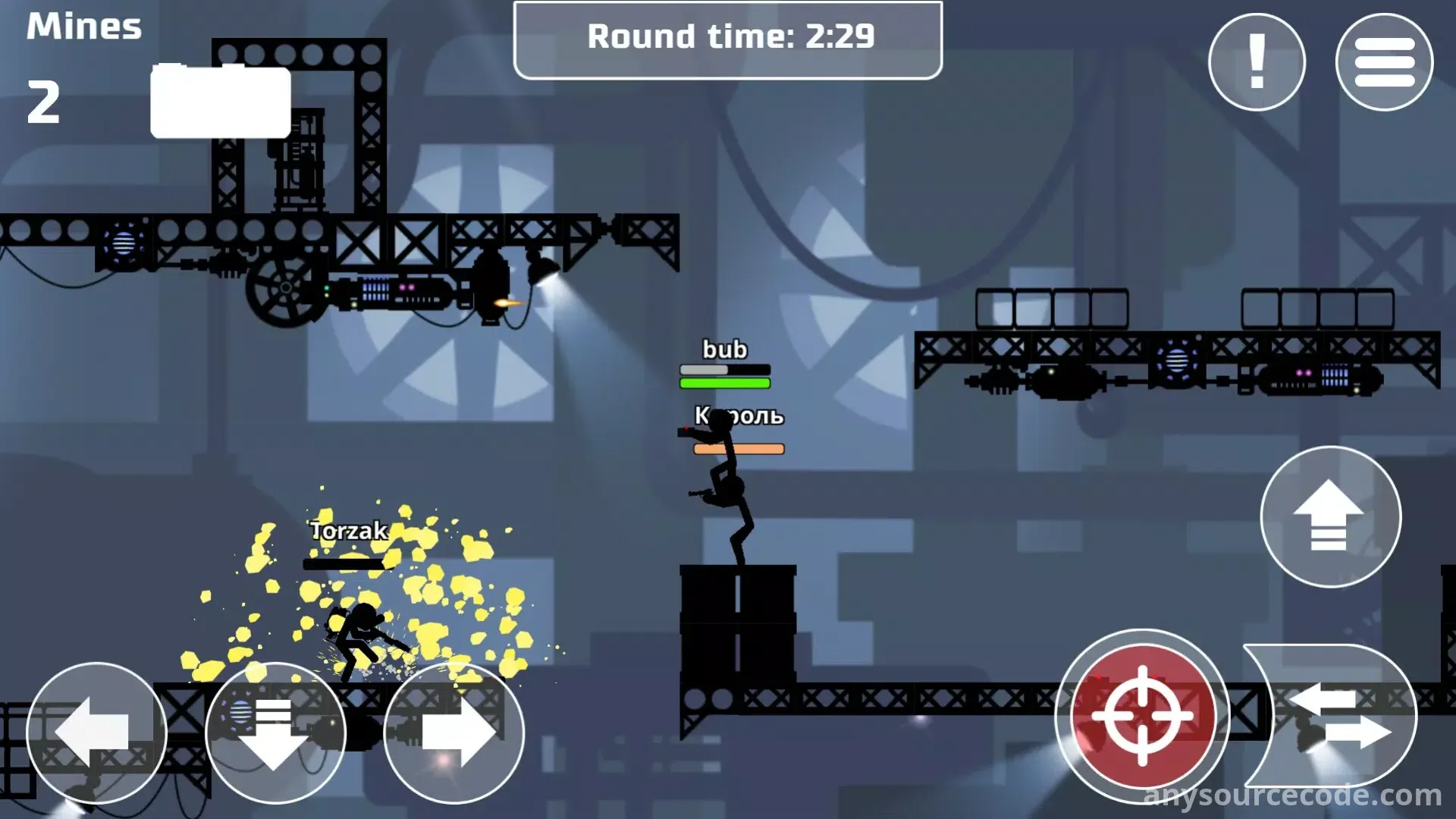Fire with the red crosshair button
The width and height of the screenshot is (1456, 819).
pos(1142,715)
